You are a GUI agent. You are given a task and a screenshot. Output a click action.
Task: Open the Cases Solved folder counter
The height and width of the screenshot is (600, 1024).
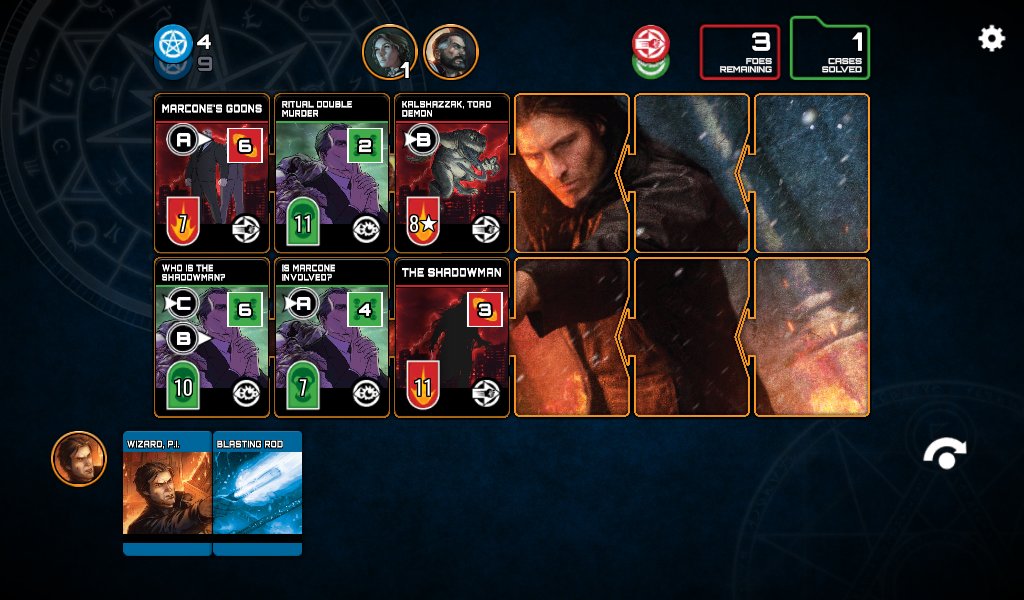click(x=829, y=50)
